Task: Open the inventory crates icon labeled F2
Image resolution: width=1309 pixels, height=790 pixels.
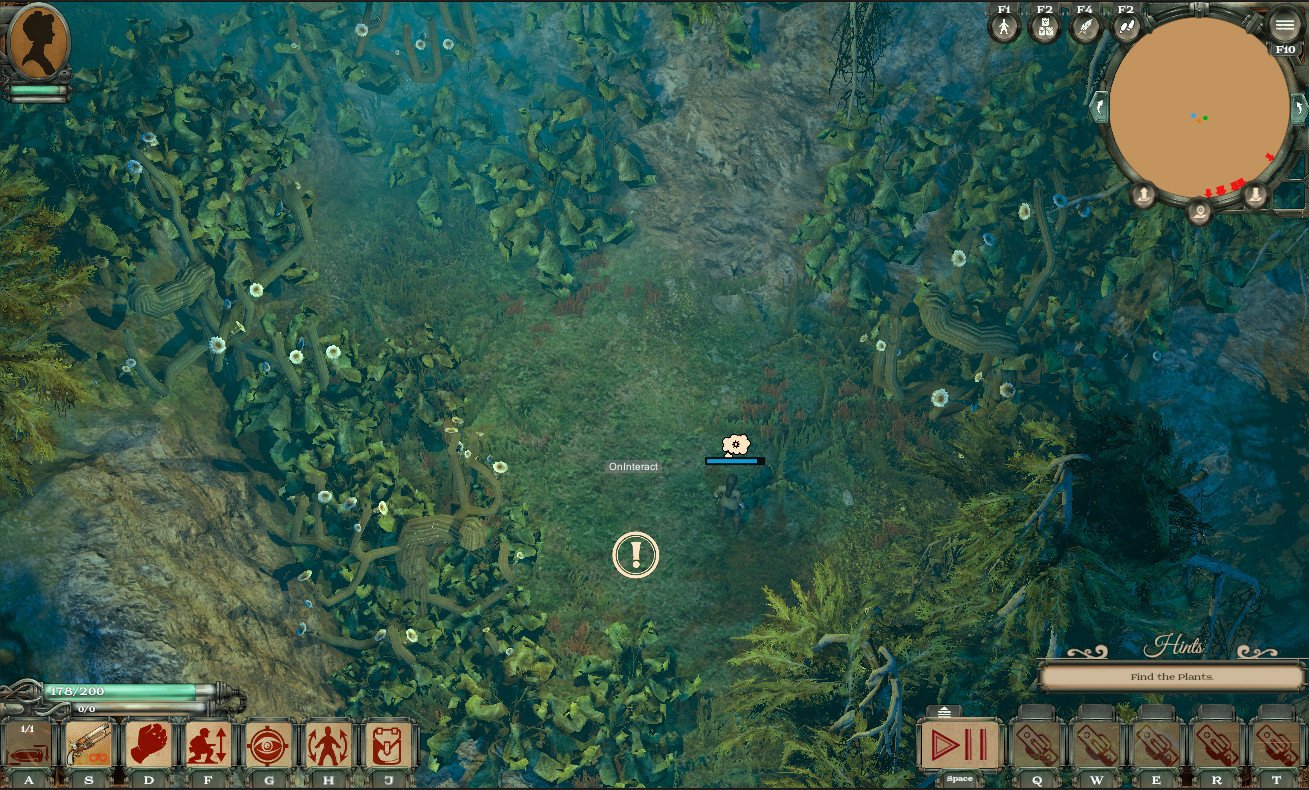Action: [x=1043, y=25]
